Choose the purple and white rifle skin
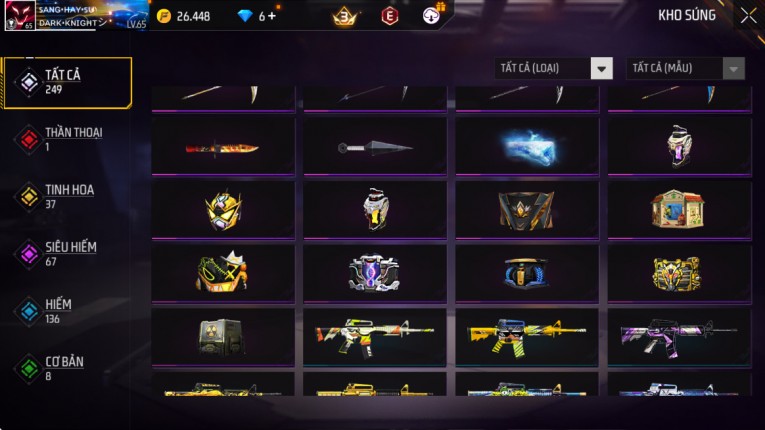This screenshot has width=765, height=430. pos(679,336)
